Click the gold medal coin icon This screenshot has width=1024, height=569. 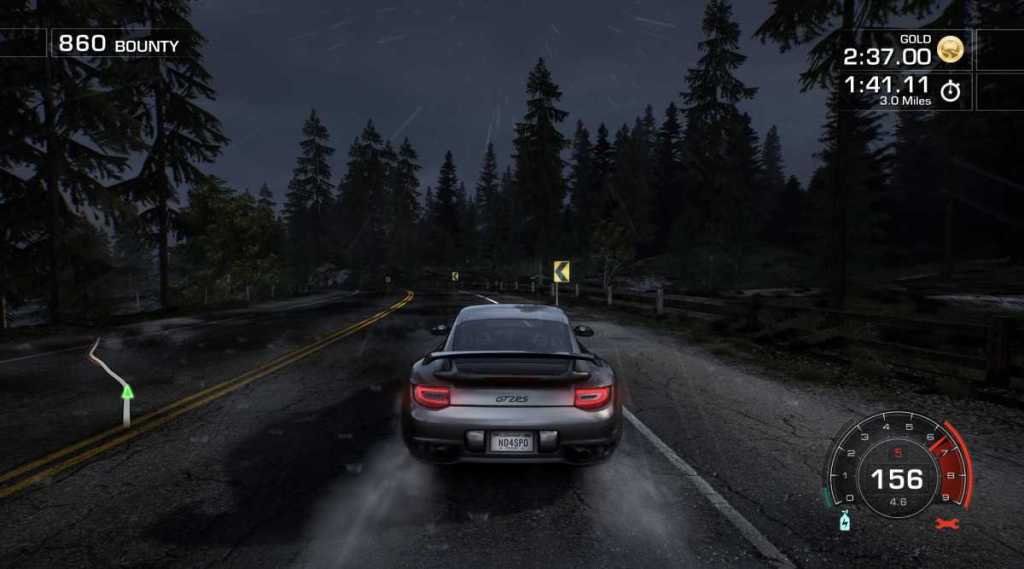tap(951, 50)
